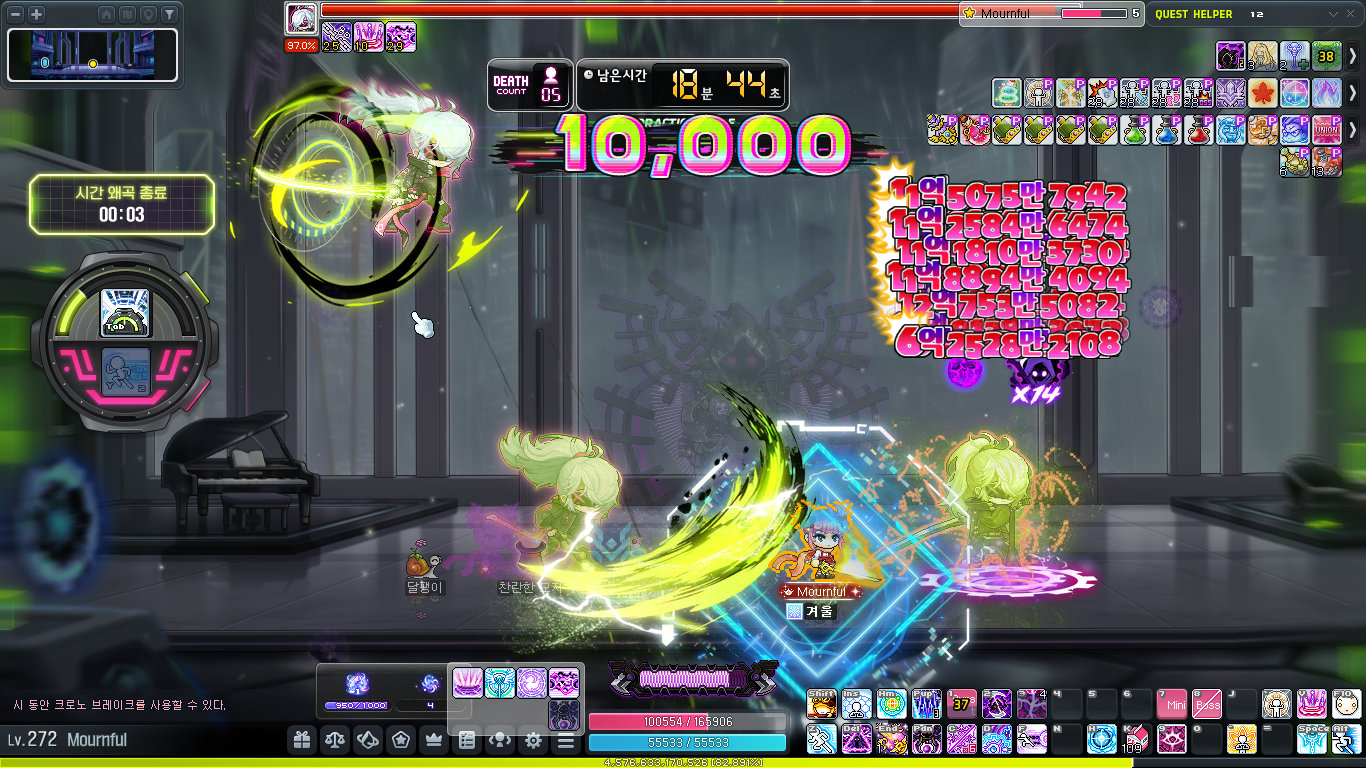Screen dimensions: 1366x768
Task: Open the balance scales auction menu
Action: pyautogui.click(x=334, y=741)
